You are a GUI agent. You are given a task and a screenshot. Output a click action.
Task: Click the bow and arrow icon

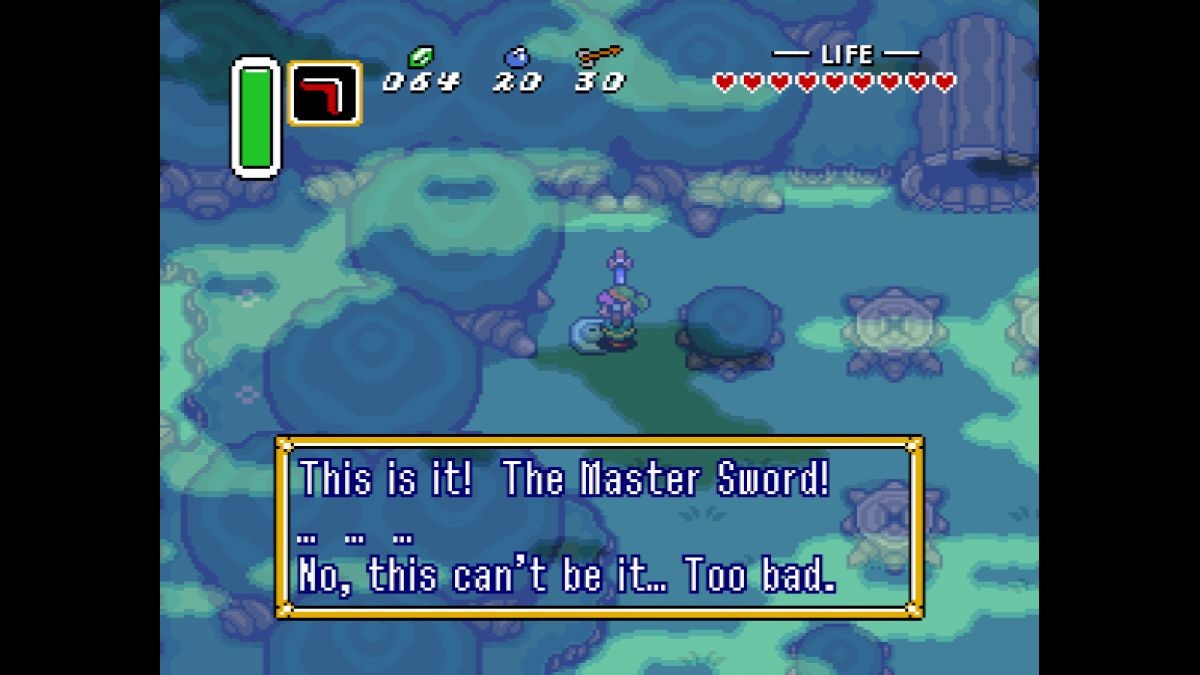click(598, 56)
